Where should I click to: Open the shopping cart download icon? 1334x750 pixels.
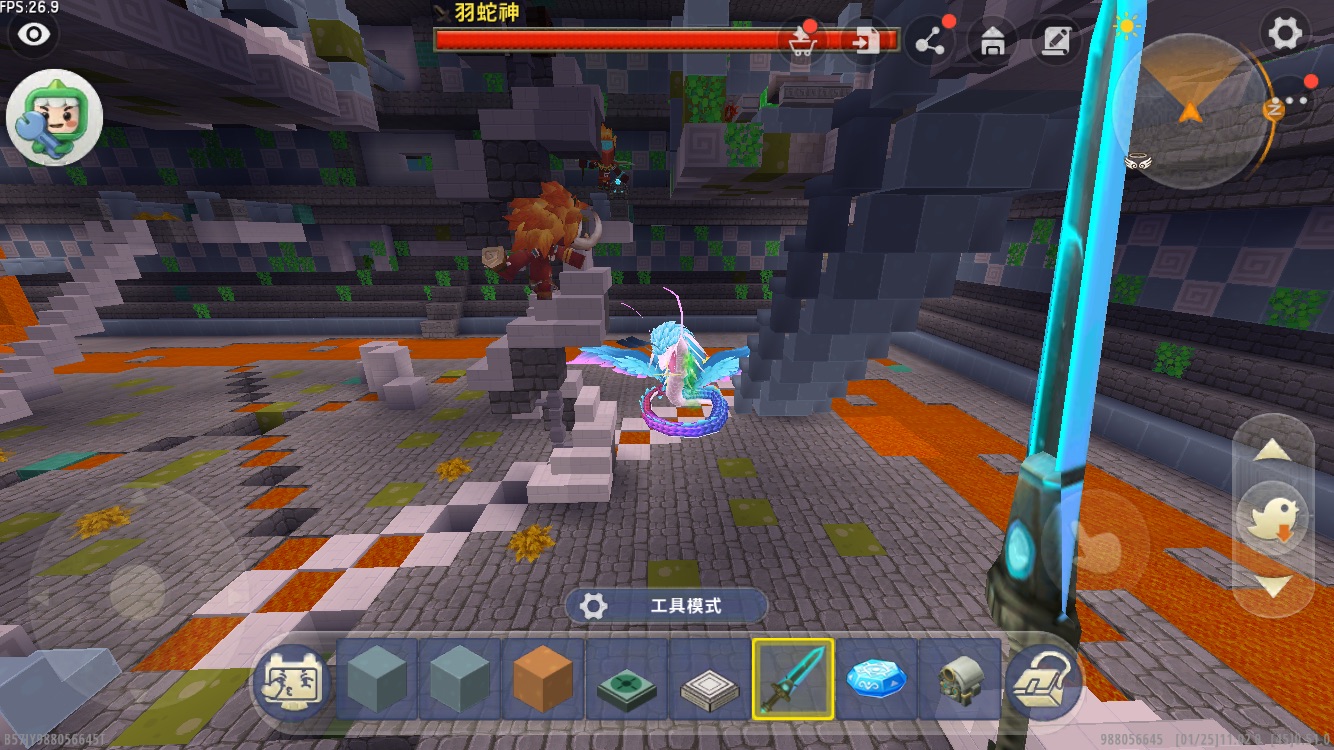pos(801,41)
